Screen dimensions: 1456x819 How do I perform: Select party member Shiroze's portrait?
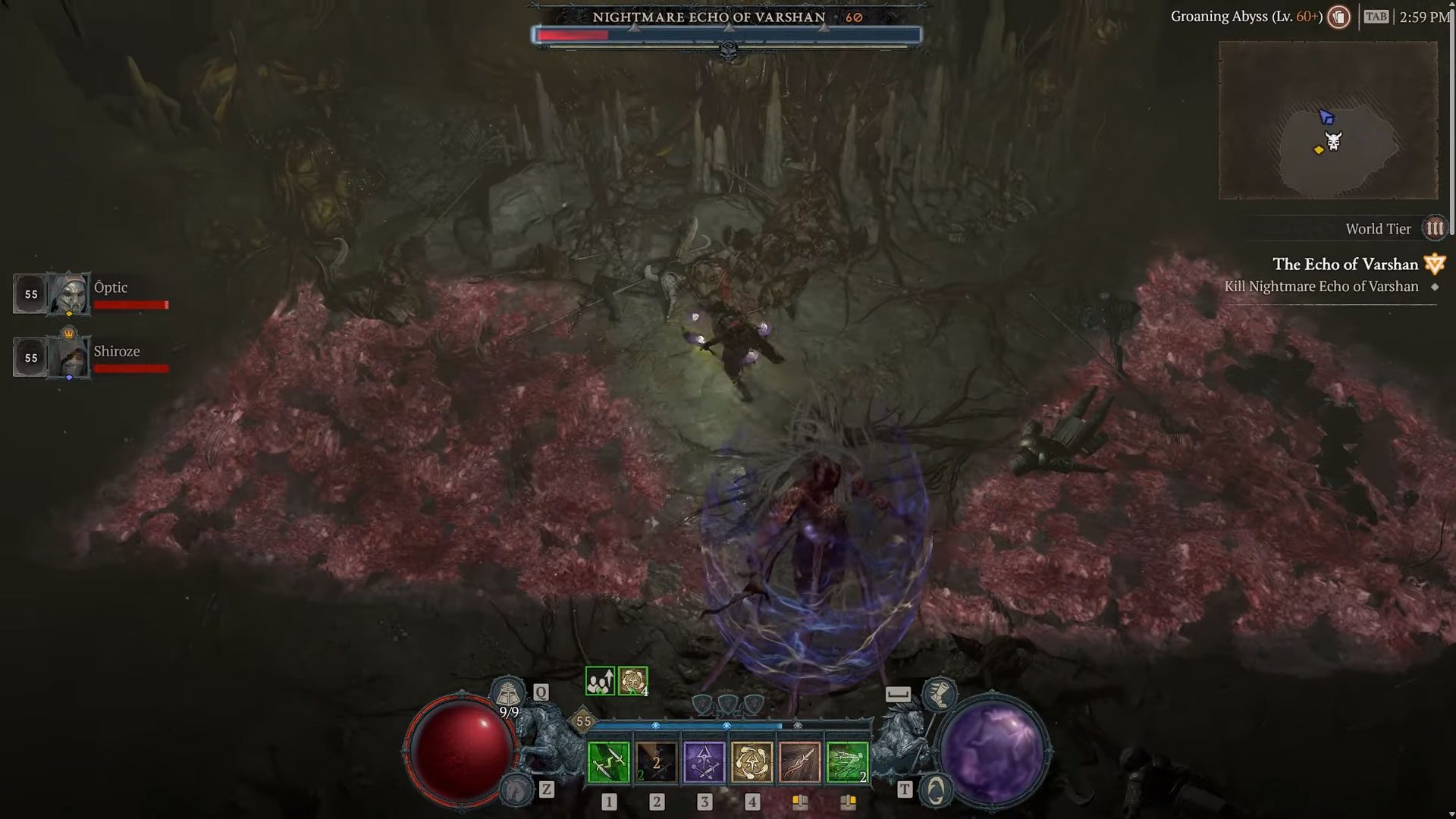pyautogui.click(x=69, y=357)
